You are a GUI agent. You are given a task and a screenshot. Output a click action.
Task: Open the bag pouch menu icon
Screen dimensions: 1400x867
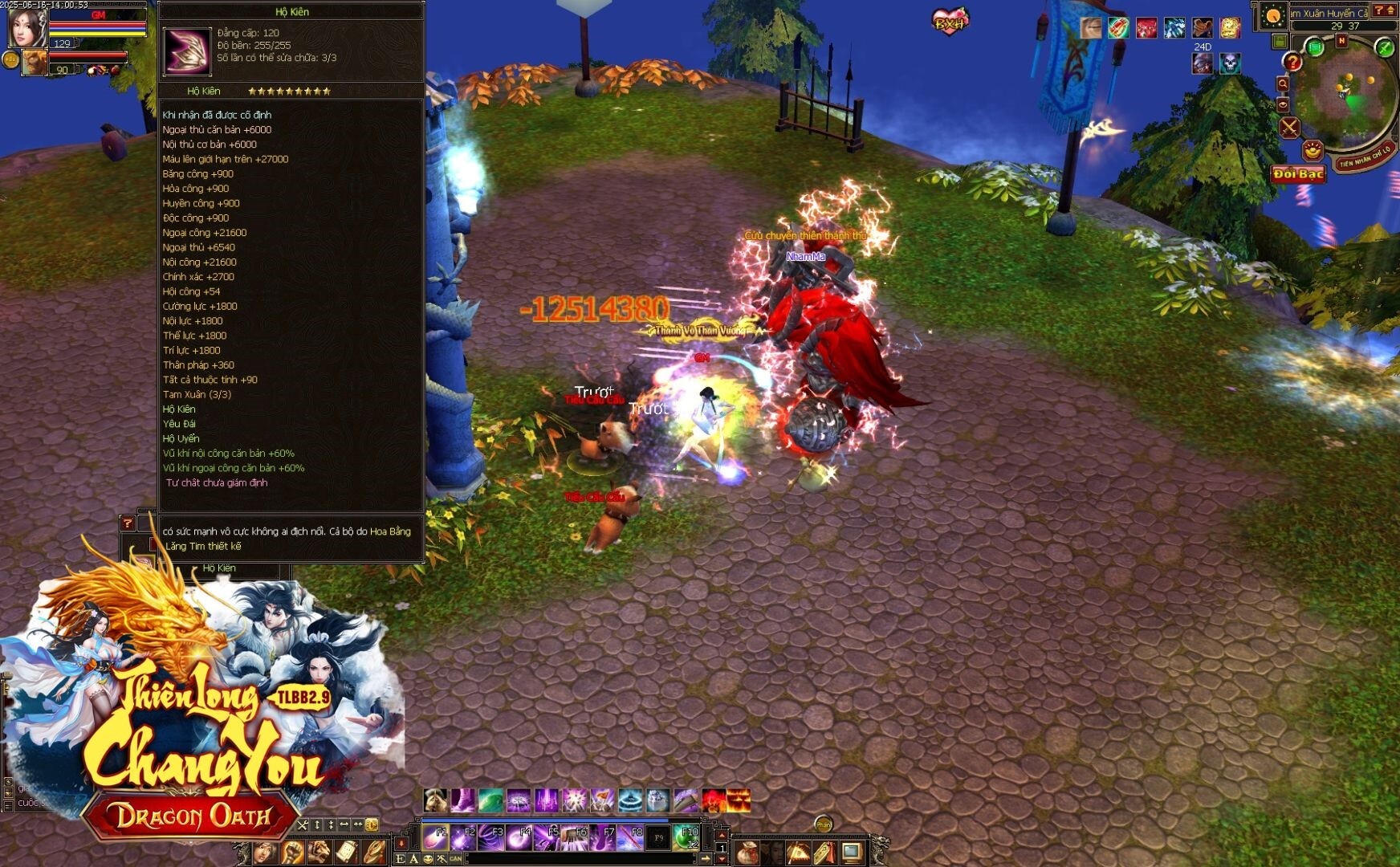pos(747,852)
